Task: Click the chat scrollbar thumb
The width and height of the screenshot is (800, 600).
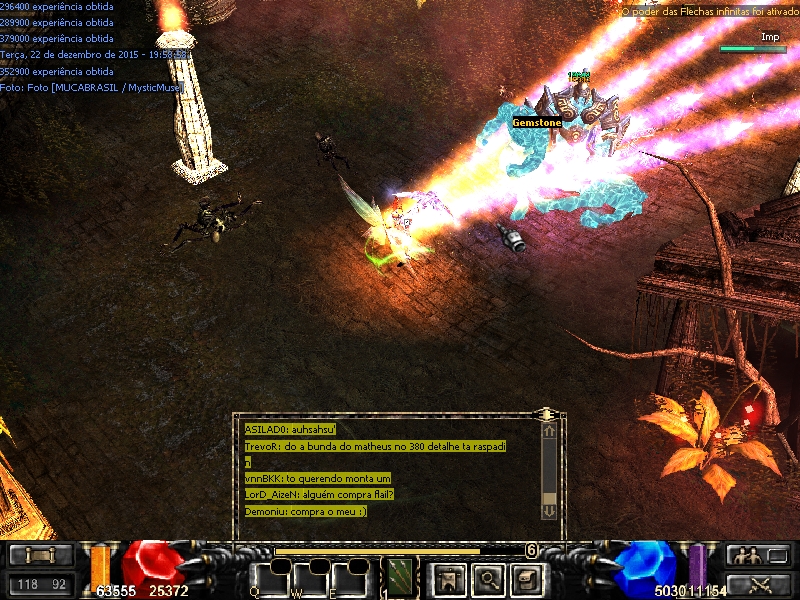Action: pos(549,497)
